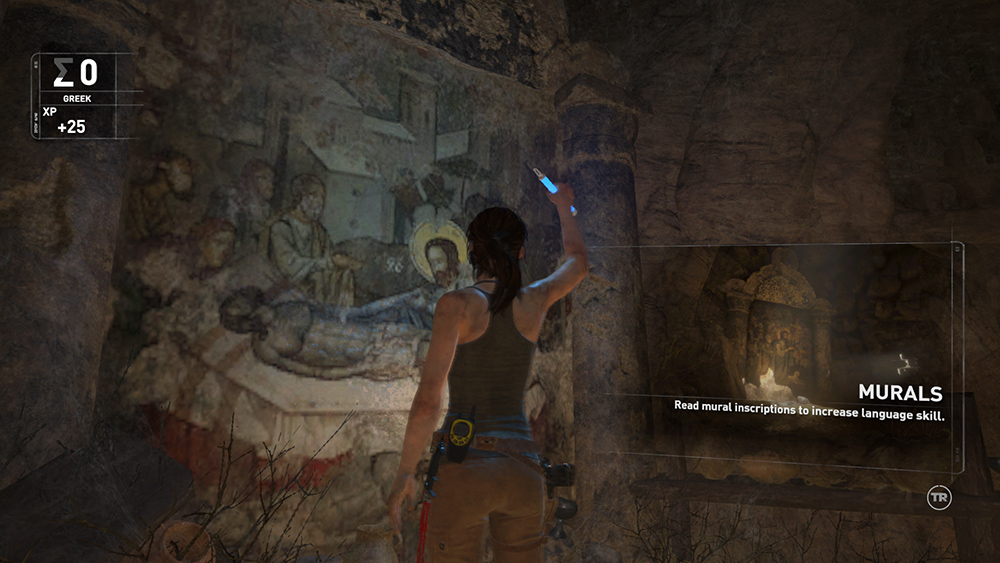Click the TR logo badge

tap(939, 497)
